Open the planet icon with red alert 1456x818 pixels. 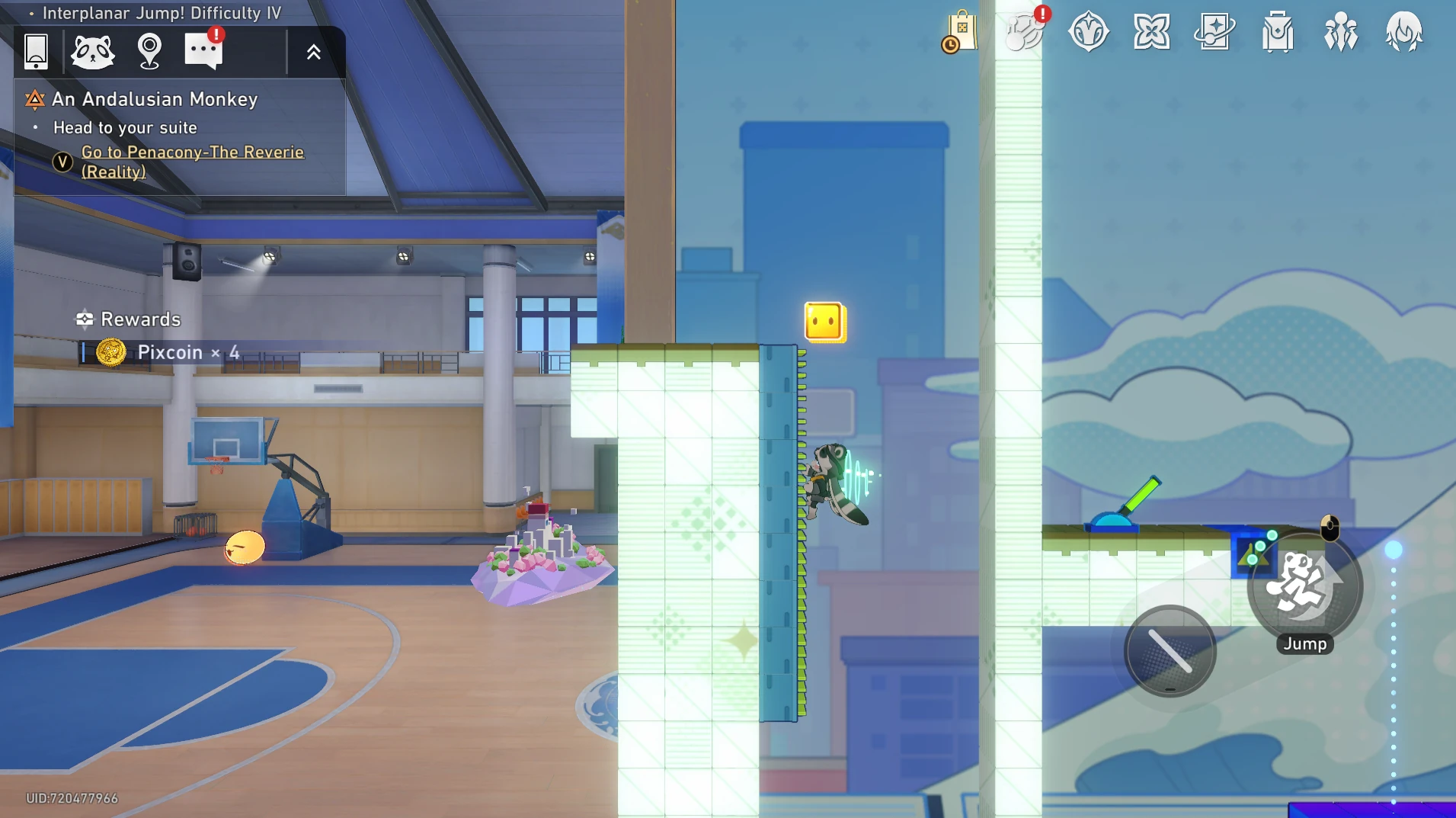point(1025,32)
